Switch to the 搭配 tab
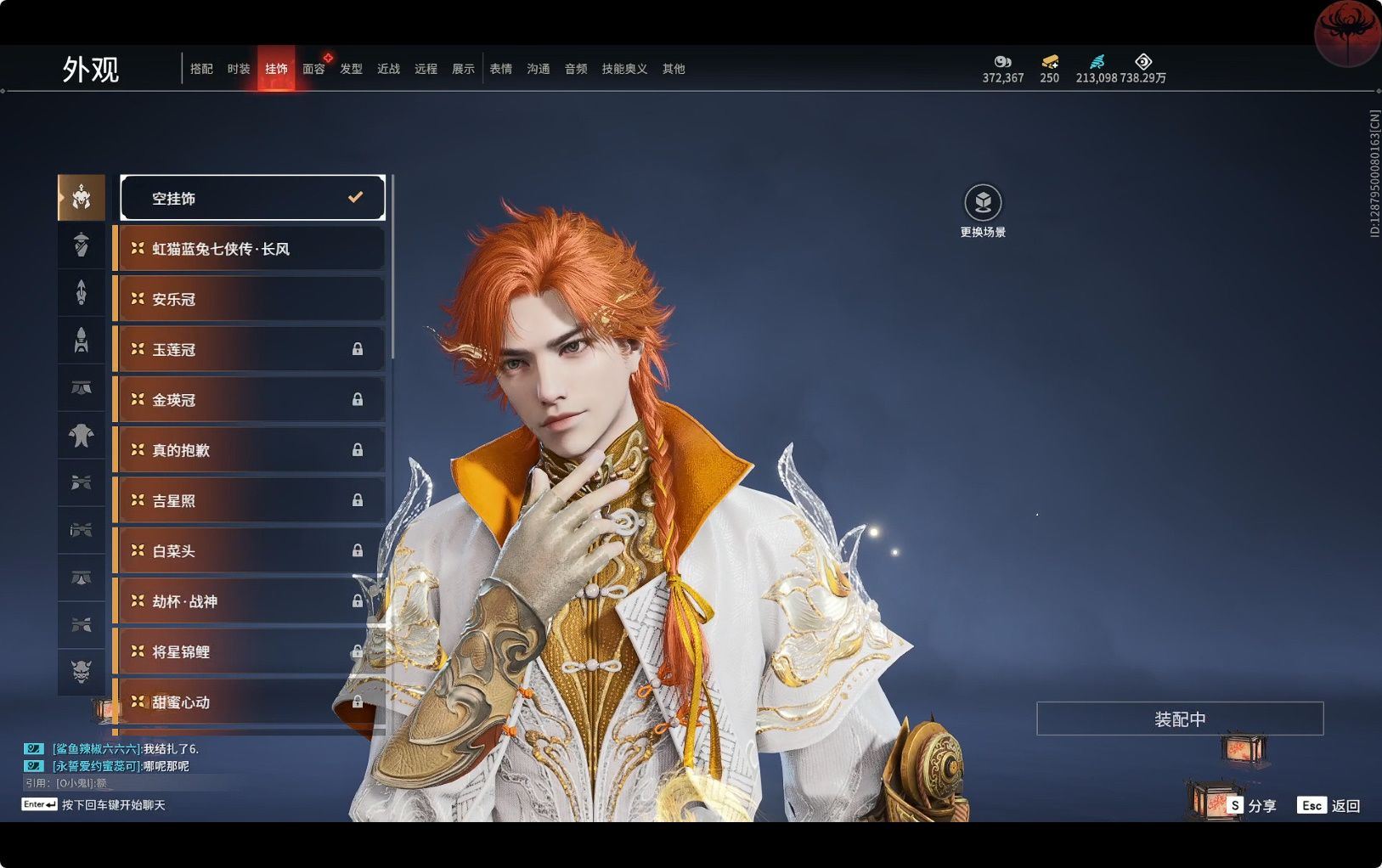1382x868 pixels. (201, 69)
